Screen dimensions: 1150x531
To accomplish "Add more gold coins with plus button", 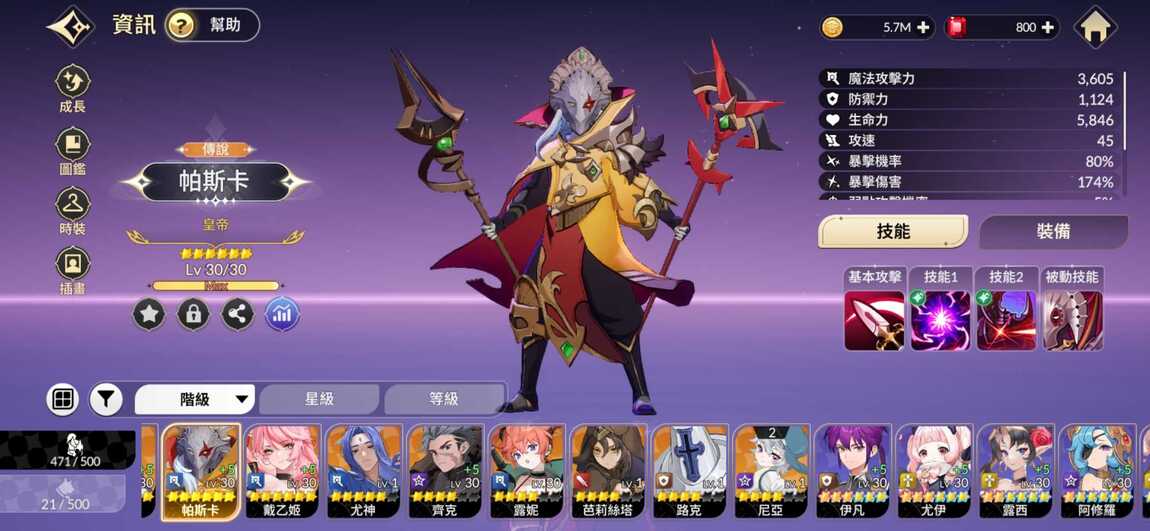I will coord(922,28).
